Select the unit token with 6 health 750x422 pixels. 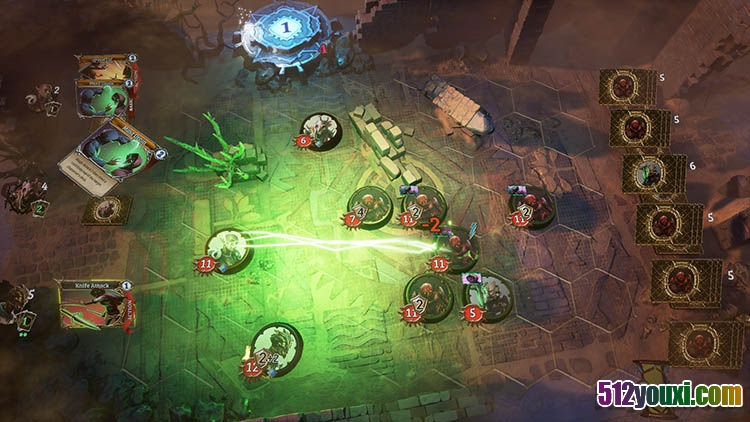[322, 131]
